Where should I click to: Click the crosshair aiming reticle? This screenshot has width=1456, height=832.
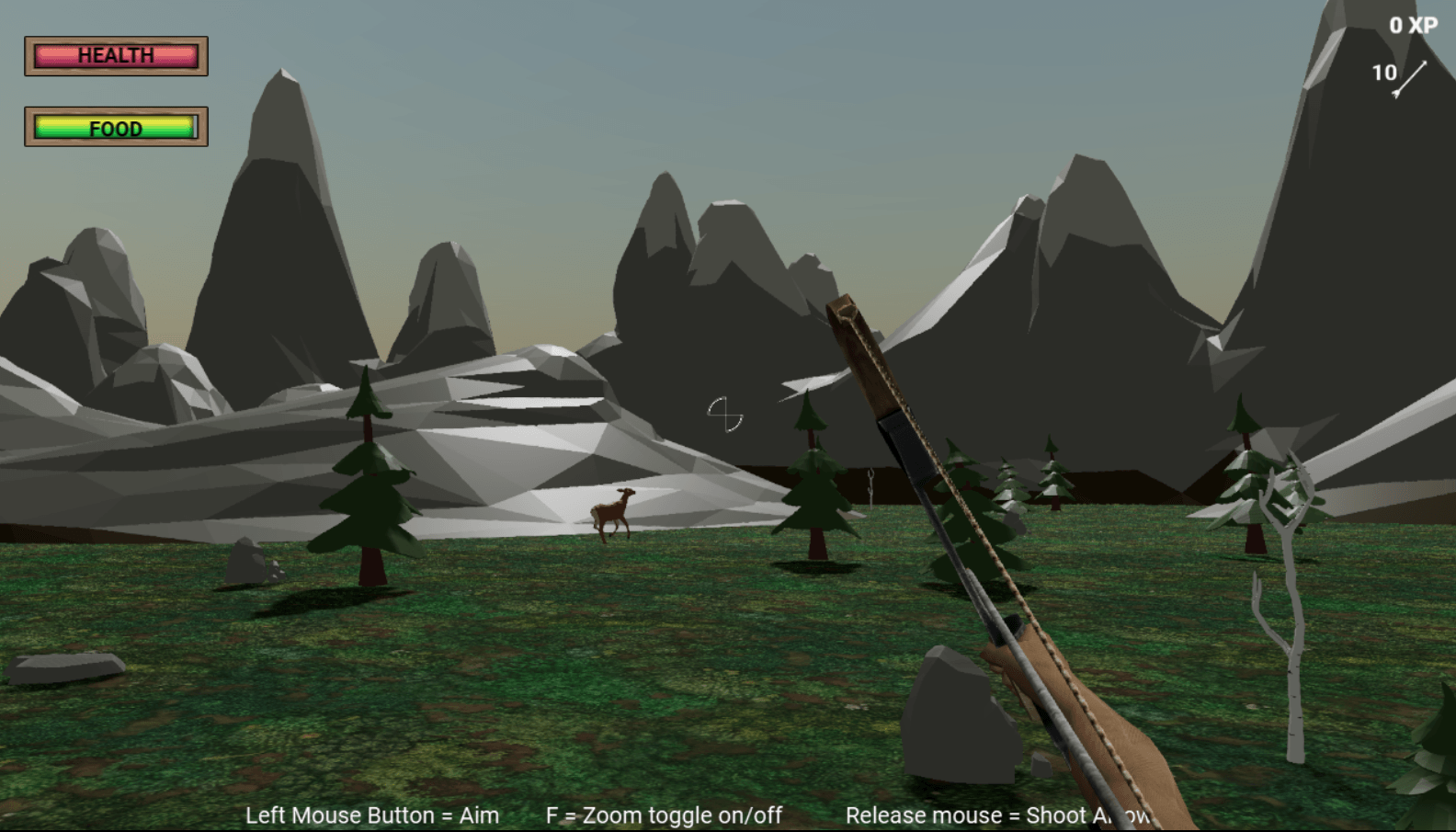pos(725,416)
